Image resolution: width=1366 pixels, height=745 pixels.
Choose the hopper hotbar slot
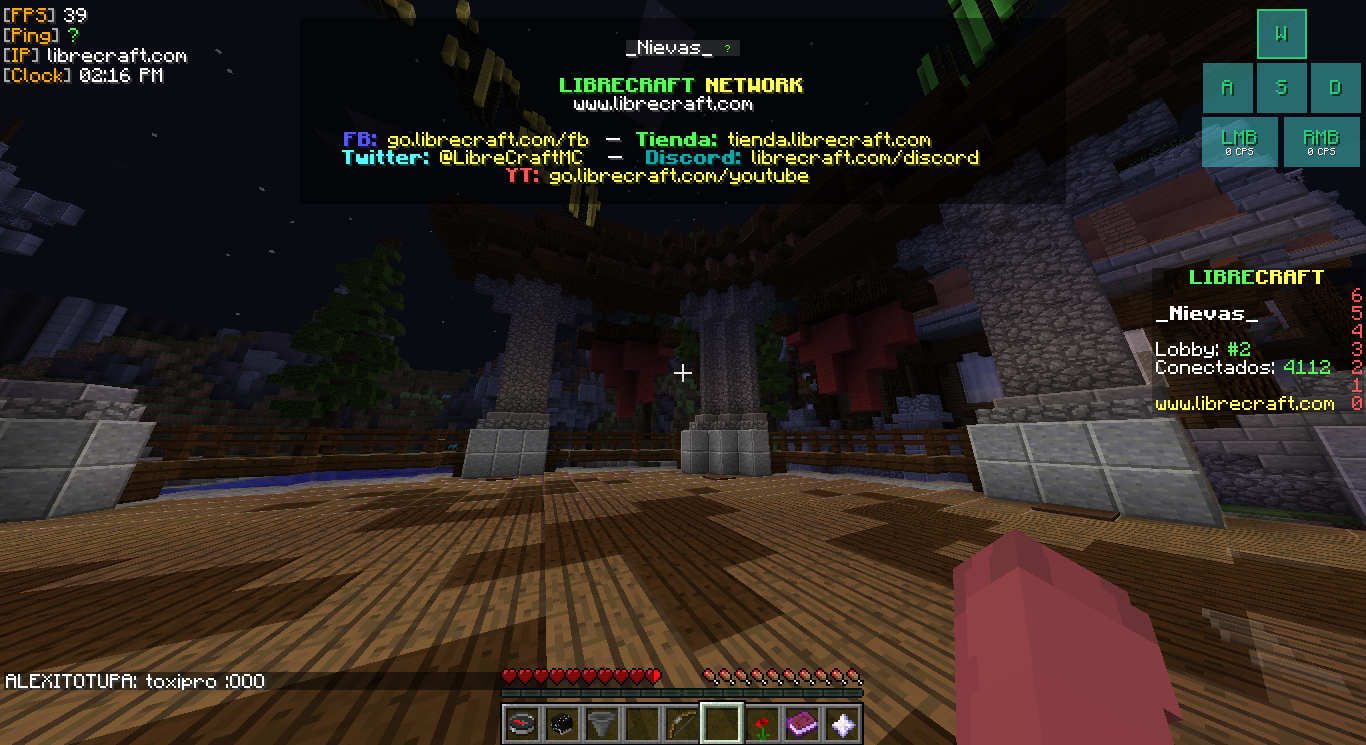601,723
